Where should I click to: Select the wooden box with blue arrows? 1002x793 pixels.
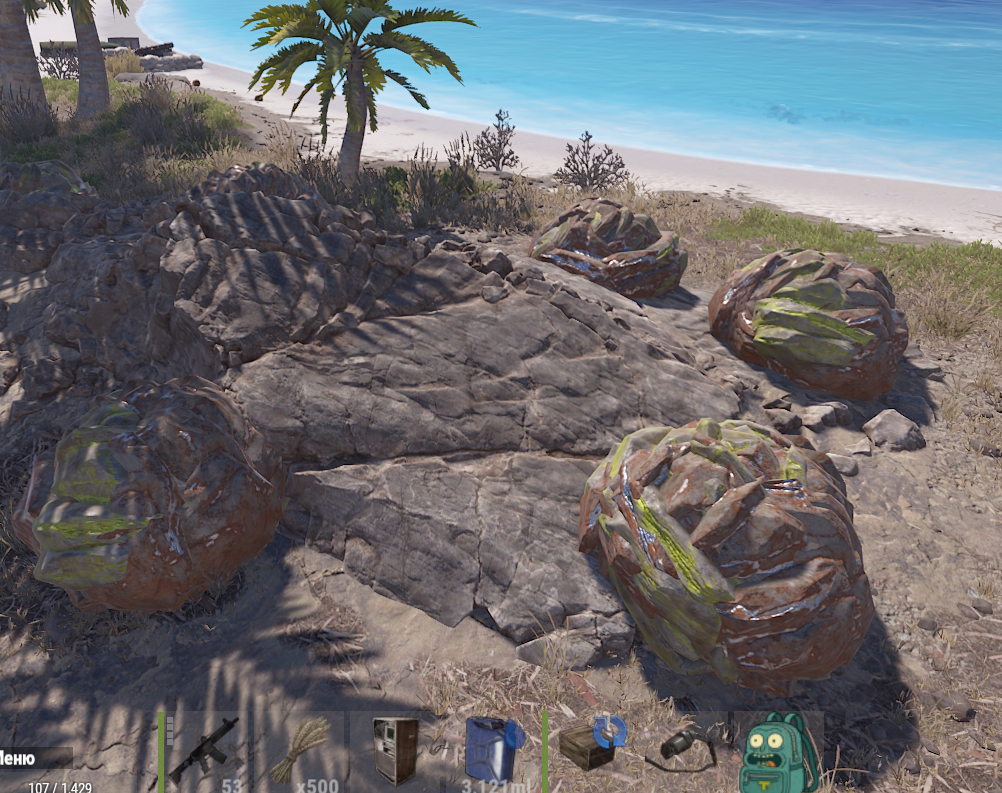point(590,745)
